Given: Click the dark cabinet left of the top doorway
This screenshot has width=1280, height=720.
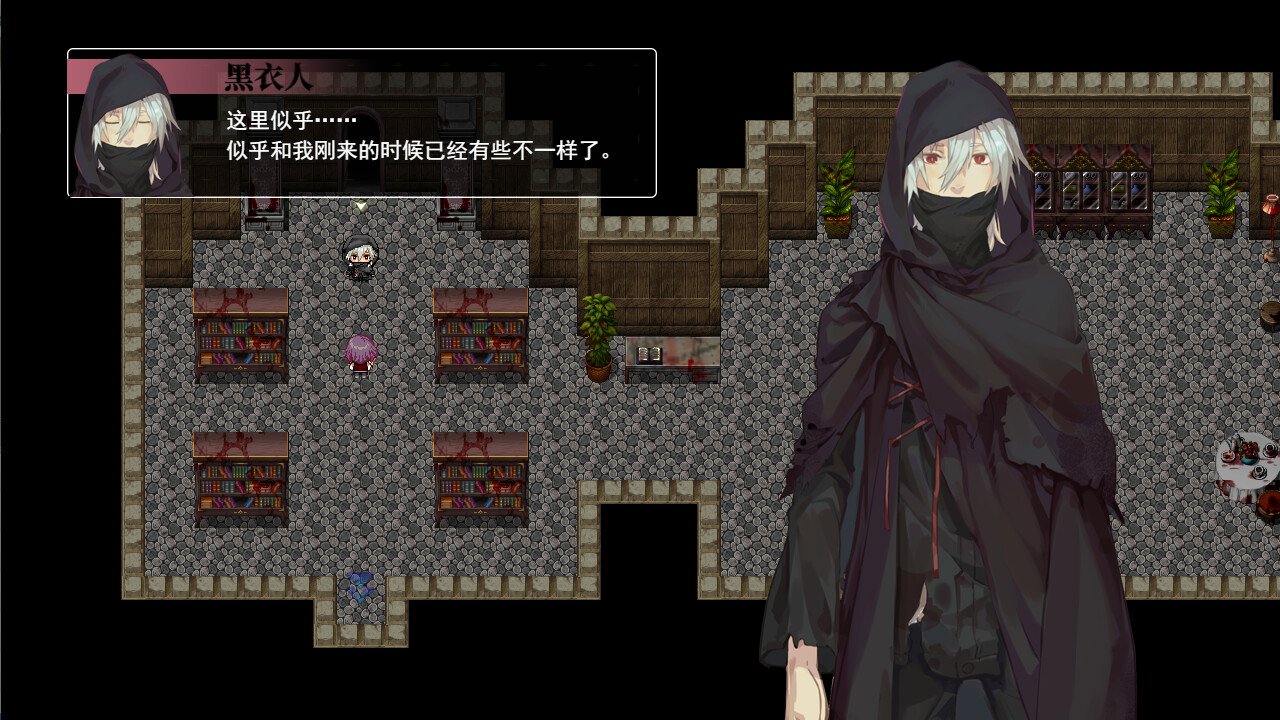Looking at the screenshot, I should point(265,205).
